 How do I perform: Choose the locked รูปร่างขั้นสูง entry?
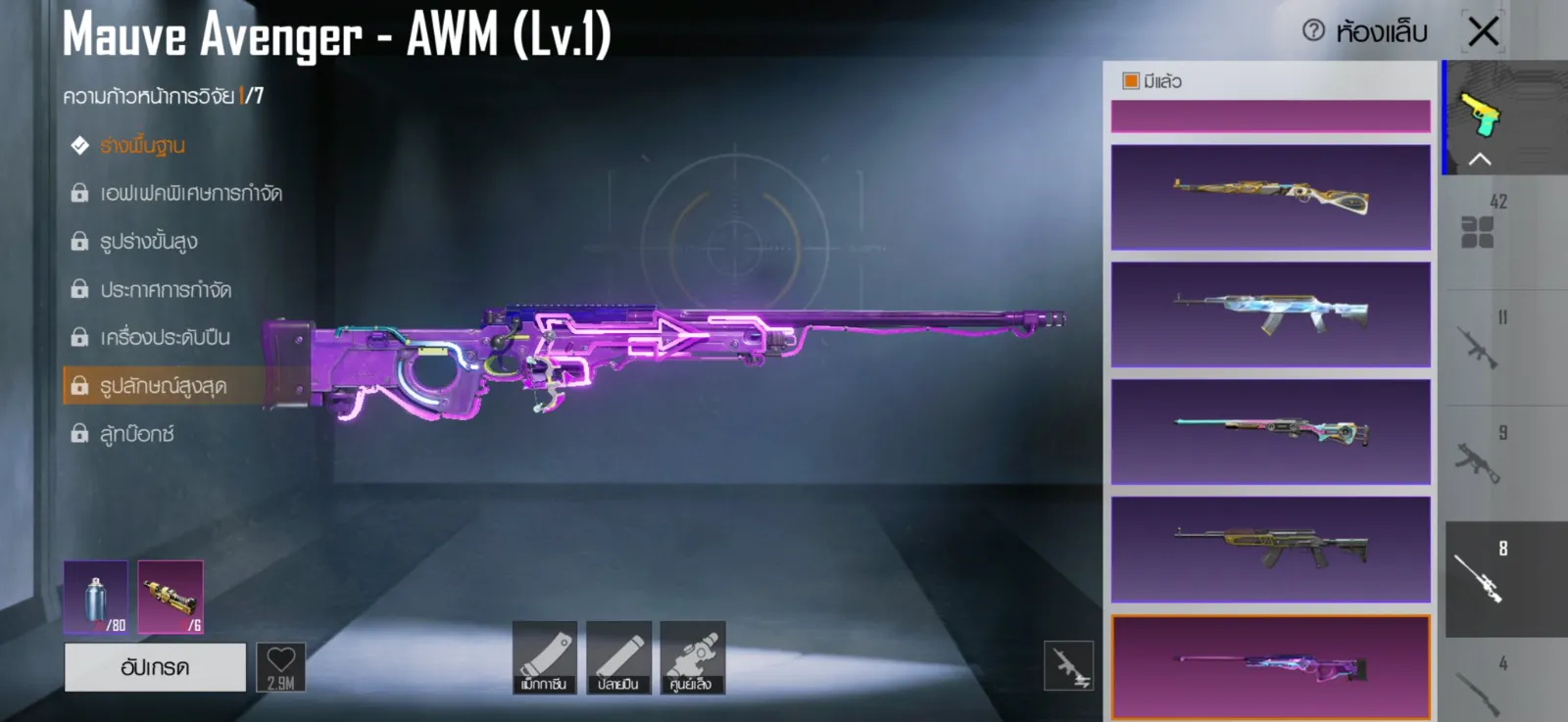tap(148, 242)
